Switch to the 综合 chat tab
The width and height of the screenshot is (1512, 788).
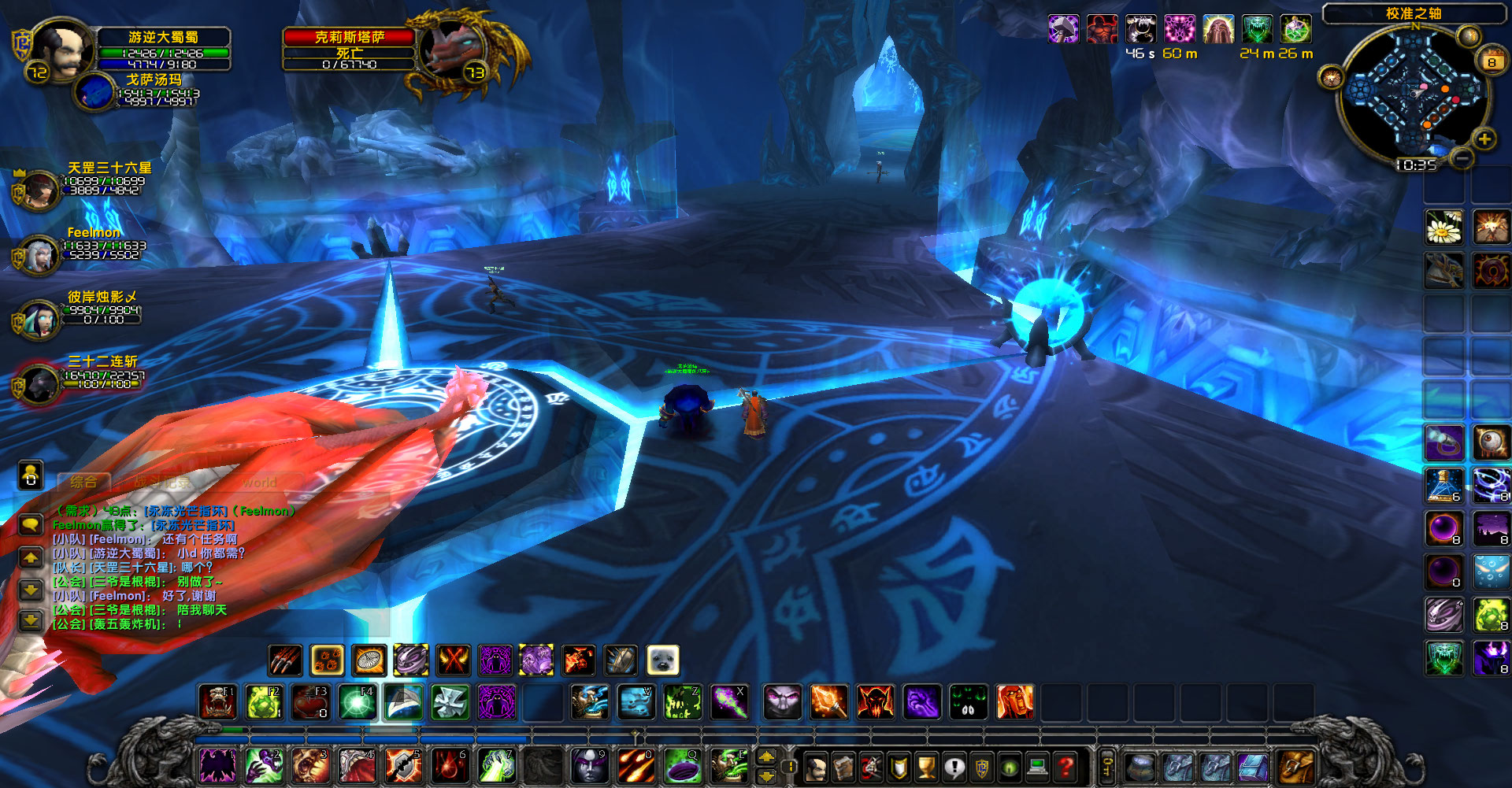click(83, 482)
